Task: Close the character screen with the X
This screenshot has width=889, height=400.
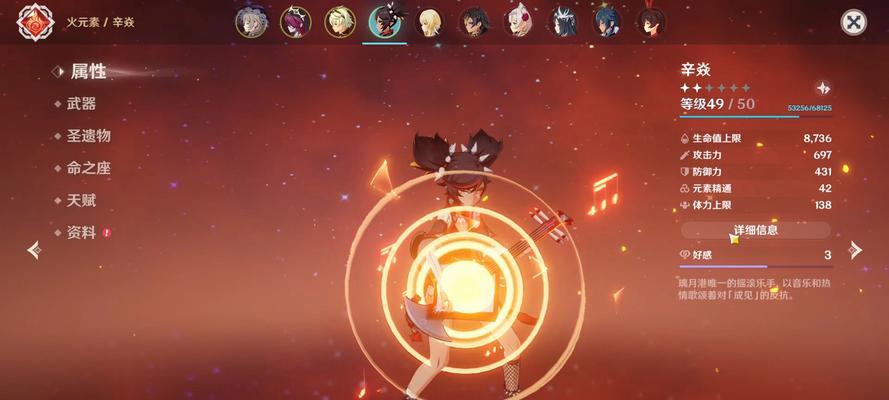Action: point(852,22)
